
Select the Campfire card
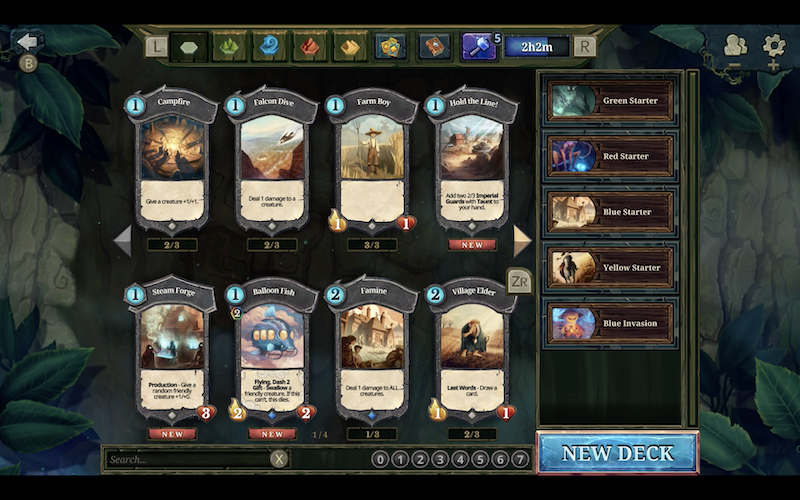(174, 160)
